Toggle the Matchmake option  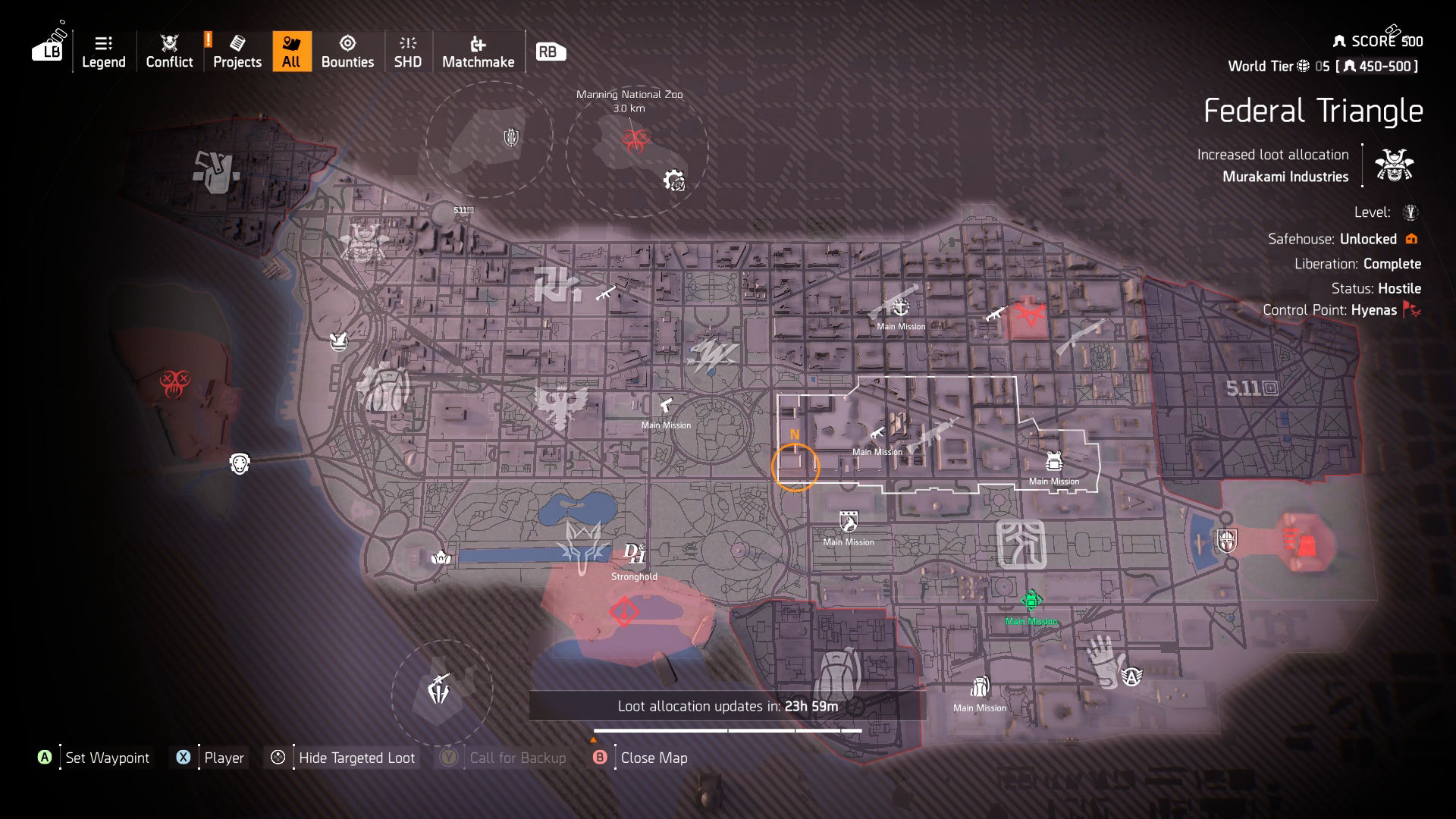pos(479,52)
